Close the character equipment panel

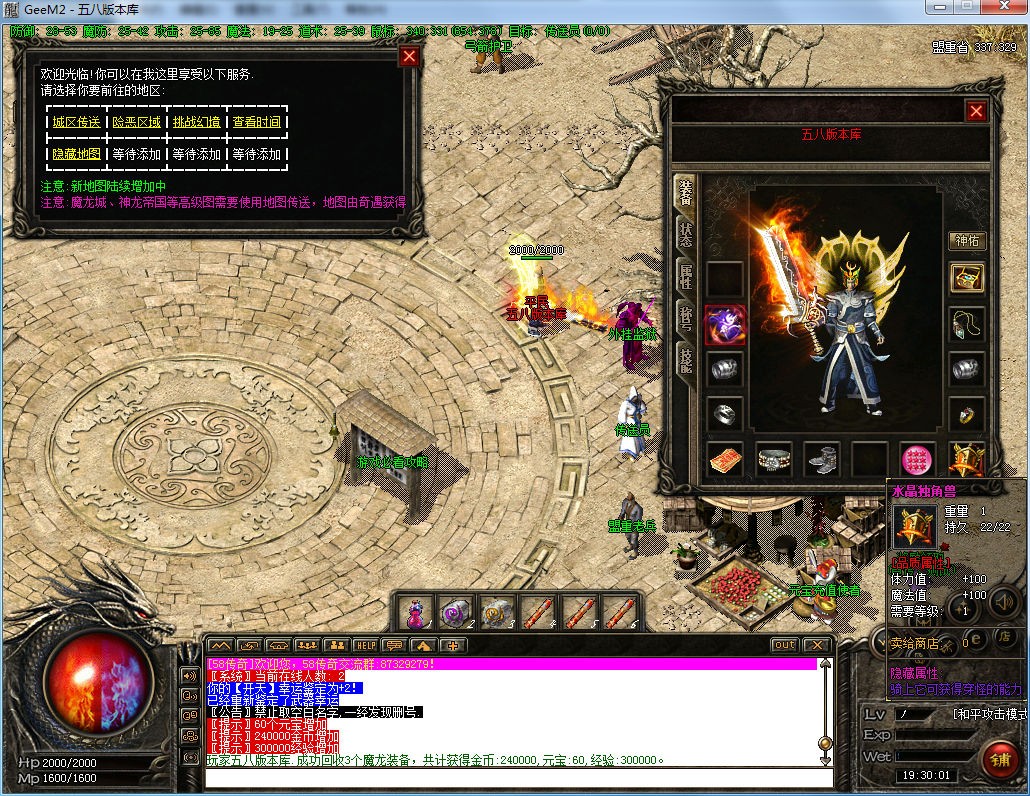(976, 111)
